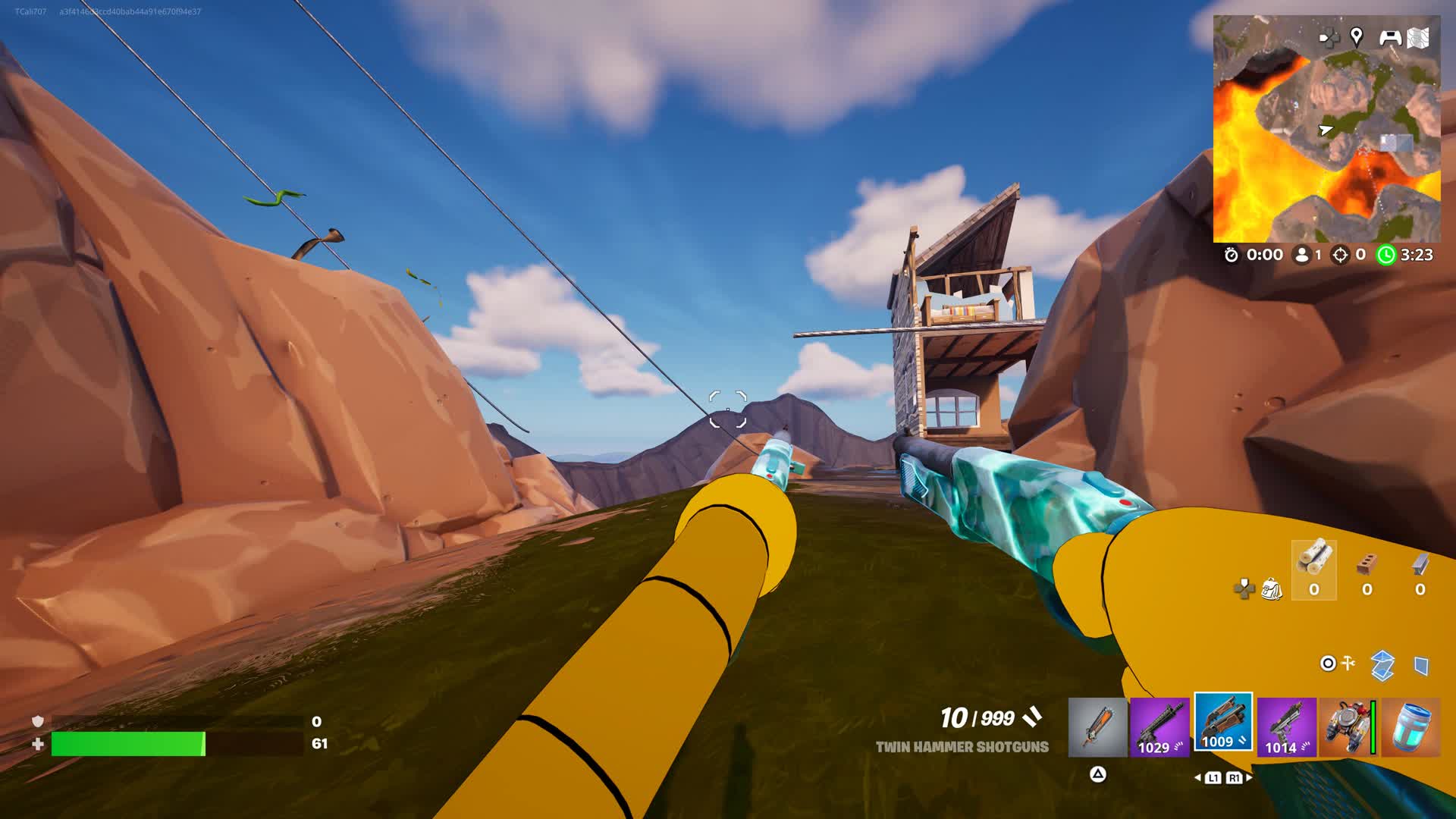
Task: Open the folded full map icon
Action: [x=1418, y=38]
